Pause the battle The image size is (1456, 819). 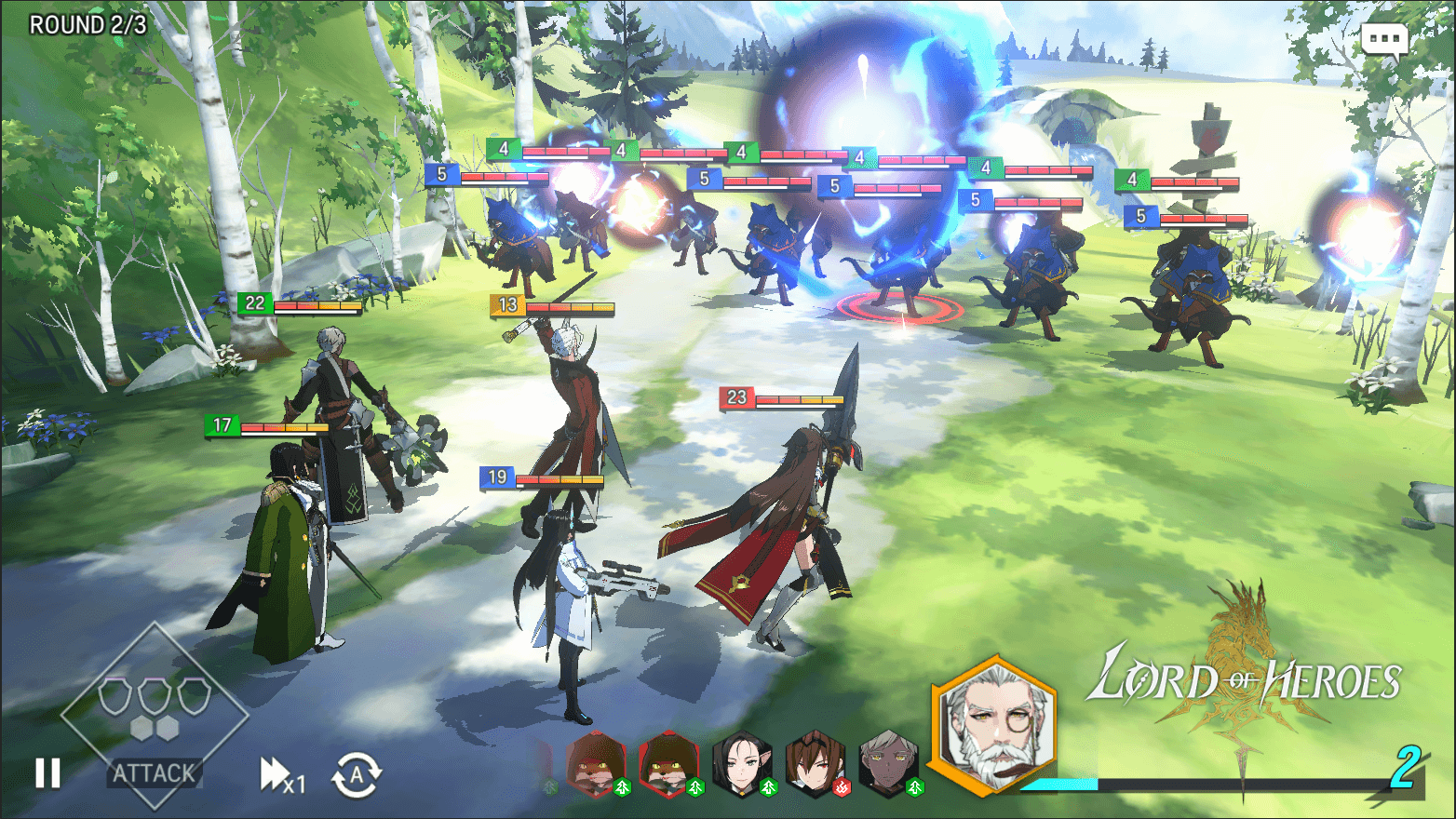click(x=48, y=773)
